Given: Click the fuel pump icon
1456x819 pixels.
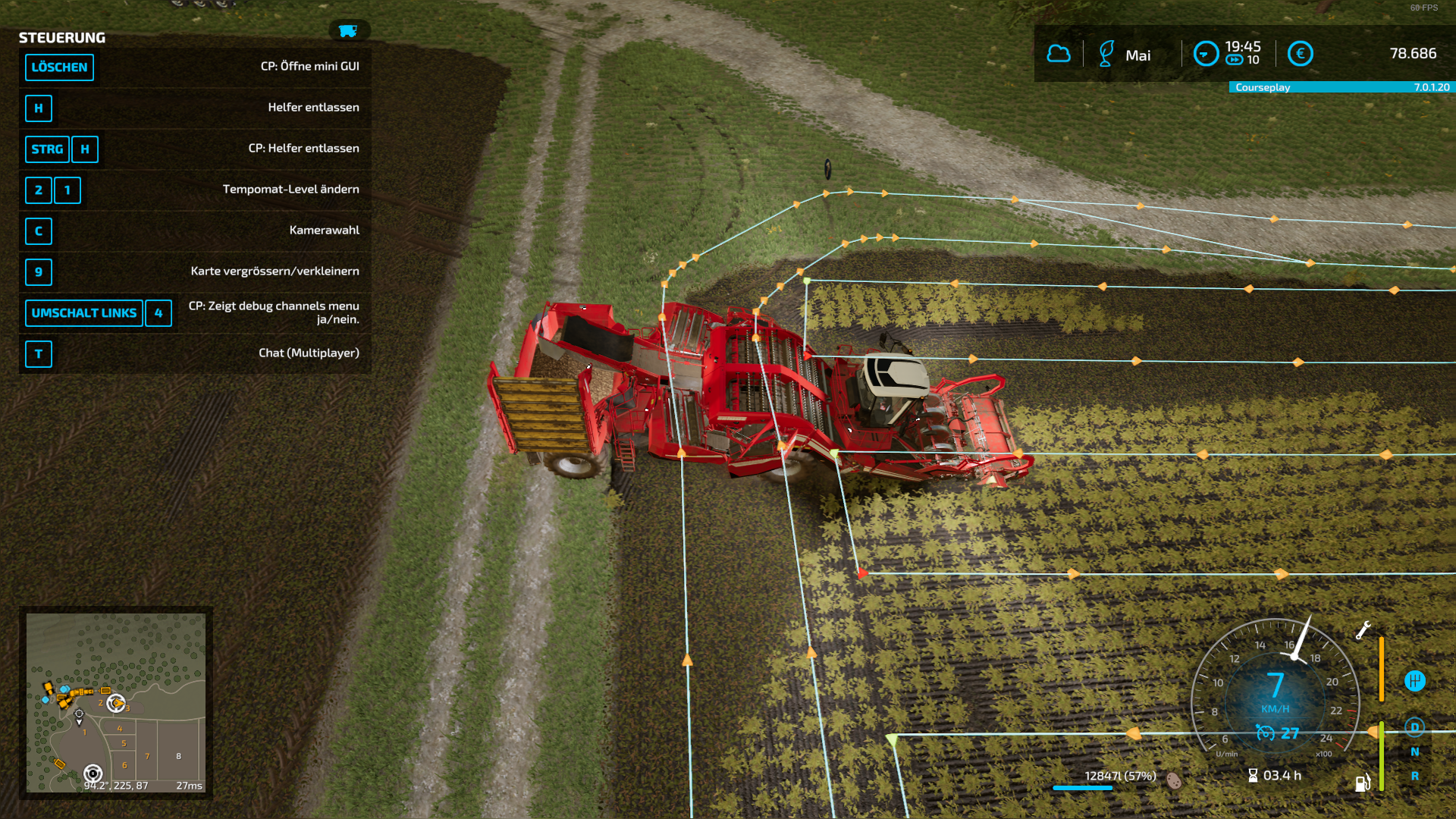Looking at the screenshot, I should 1362,783.
